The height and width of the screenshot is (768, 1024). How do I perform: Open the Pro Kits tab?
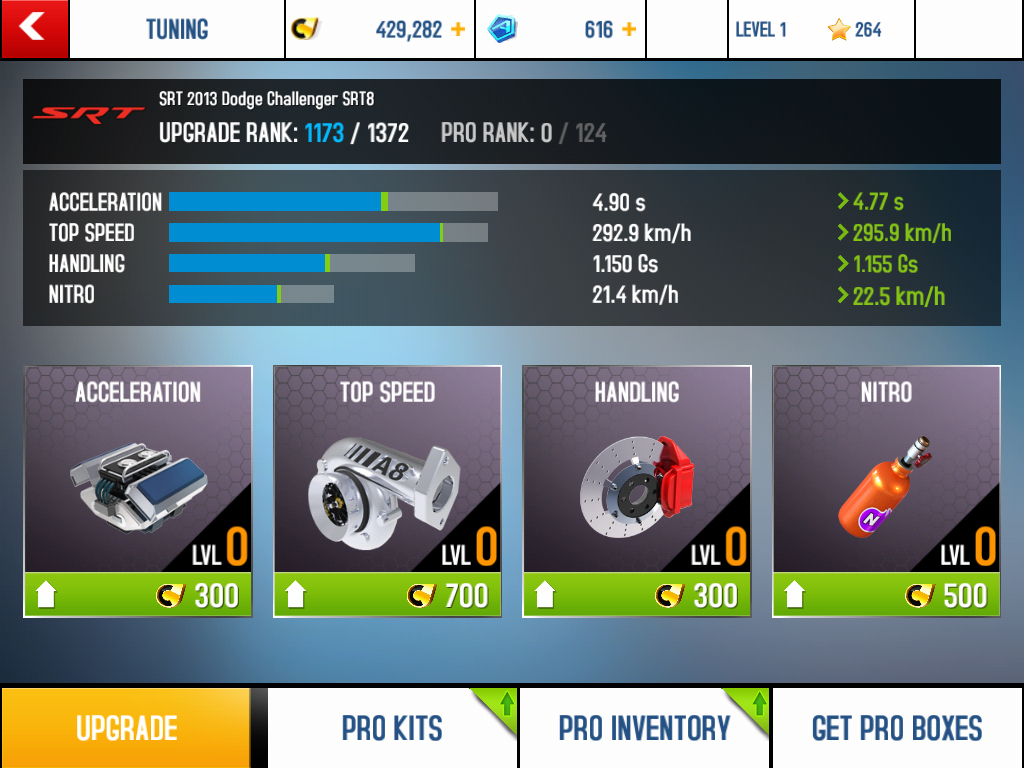coord(392,728)
